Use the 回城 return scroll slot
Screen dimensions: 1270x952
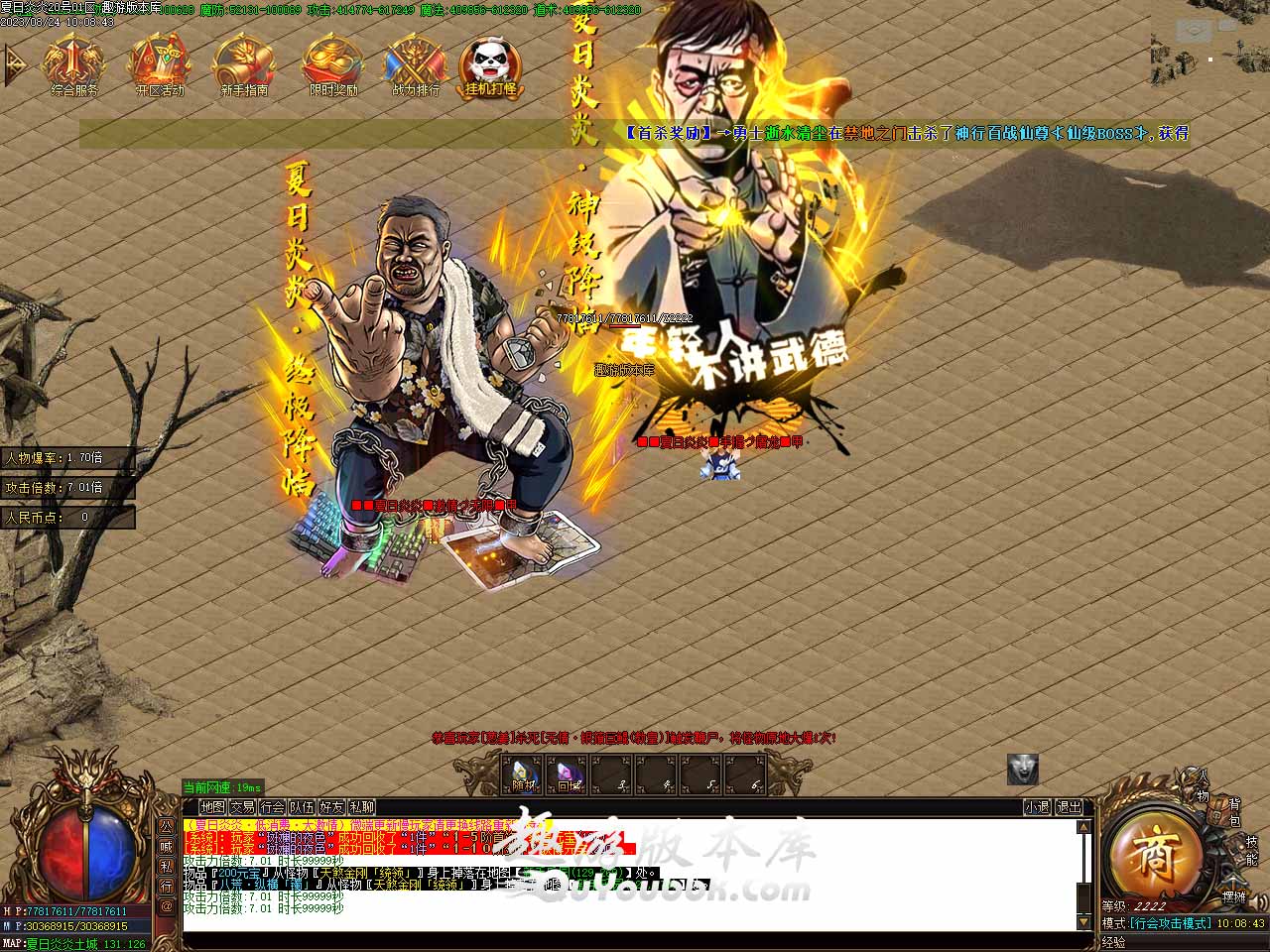[x=568, y=774]
